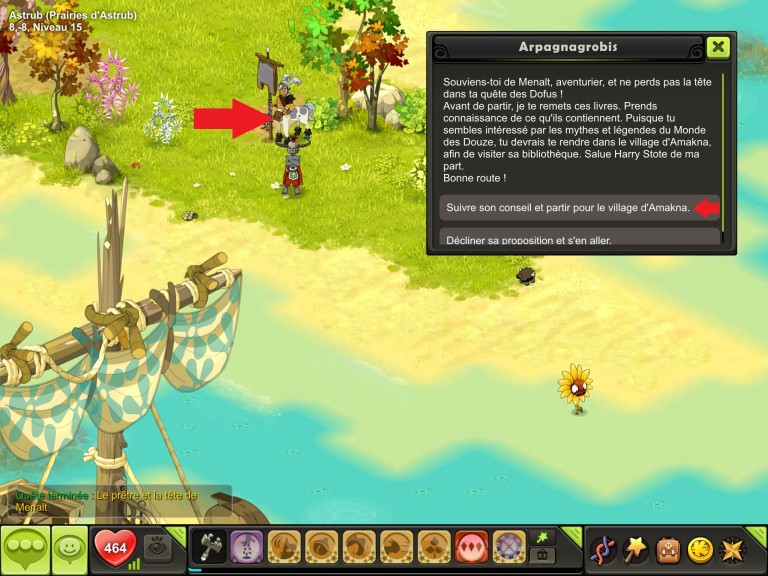The width and height of the screenshot is (768, 576).
Task: Open the magic wand spells menu
Action: click(636, 549)
